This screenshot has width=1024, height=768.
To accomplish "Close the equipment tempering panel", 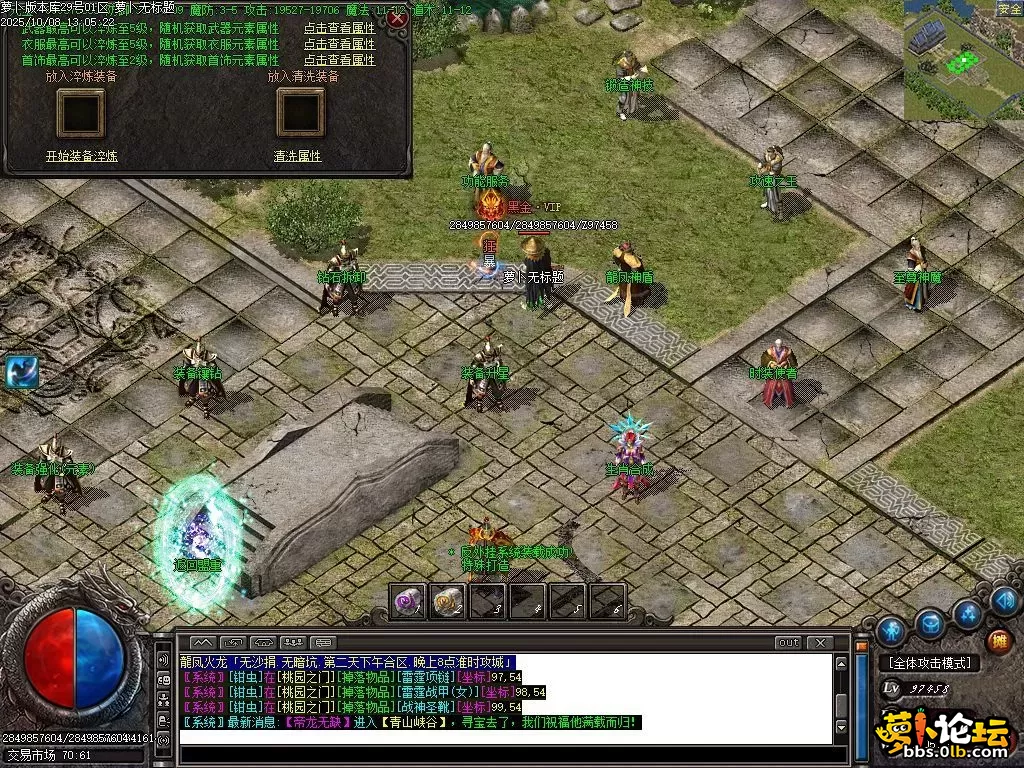I will tap(398, 19).
